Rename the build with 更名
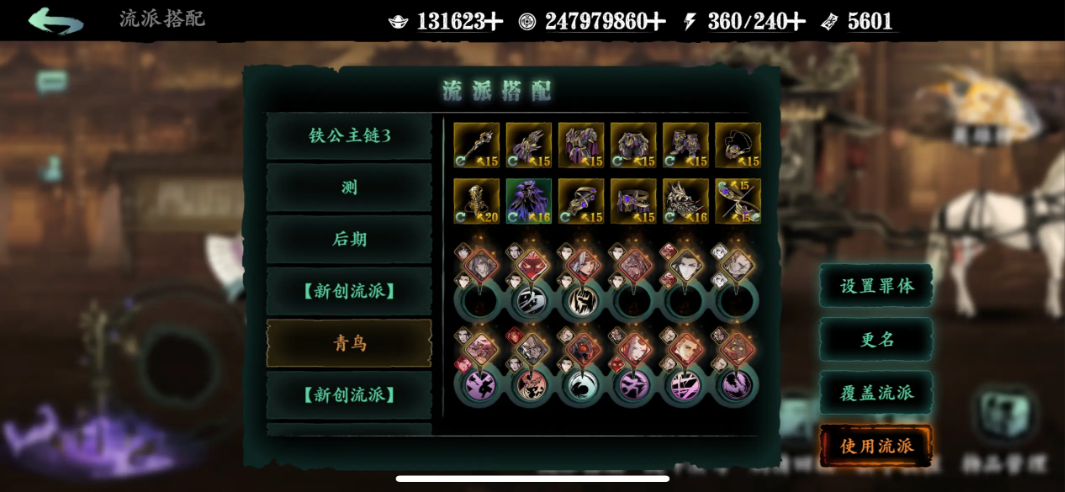The height and width of the screenshot is (492, 1065). (876, 339)
